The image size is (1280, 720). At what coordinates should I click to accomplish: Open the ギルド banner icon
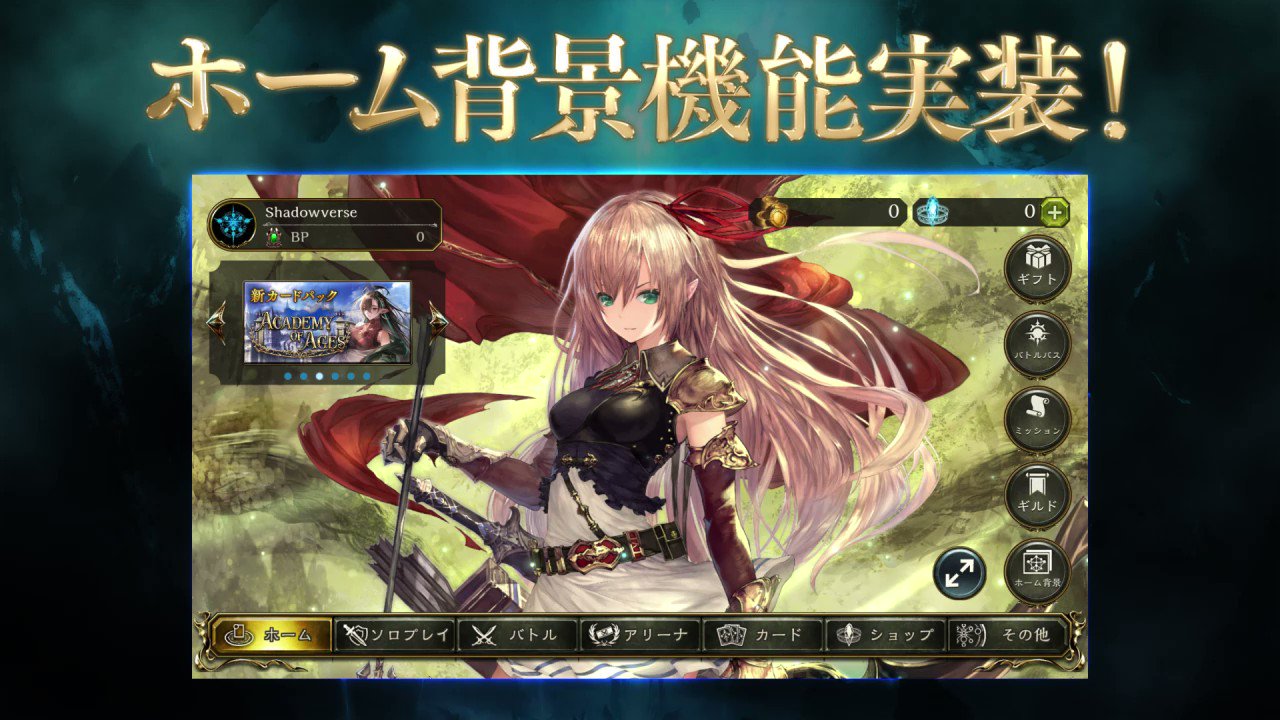pyautogui.click(x=1040, y=492)
